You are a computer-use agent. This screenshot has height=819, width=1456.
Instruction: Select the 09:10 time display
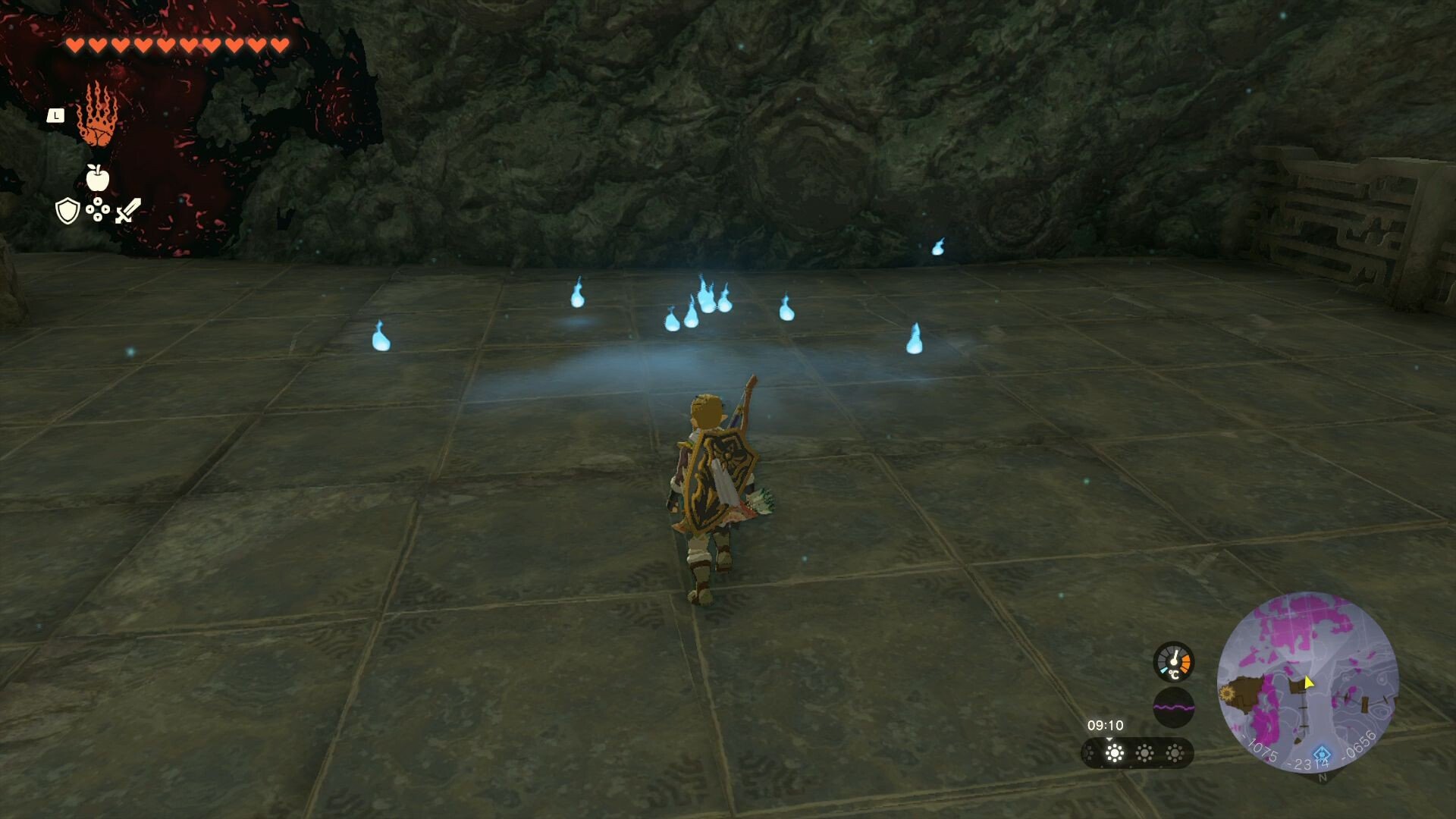(x=1106, y=726)
